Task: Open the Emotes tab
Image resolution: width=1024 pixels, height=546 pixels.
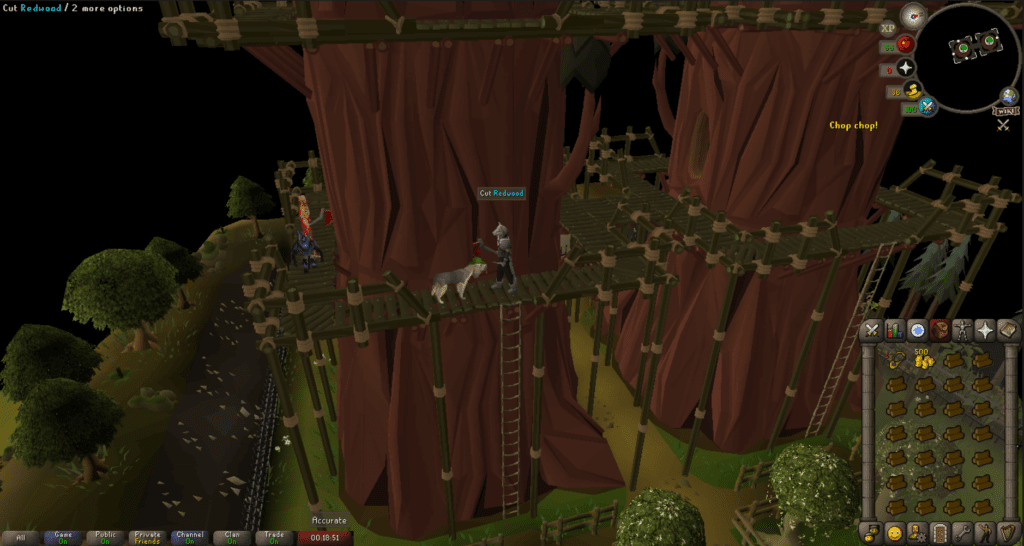Action: point(986,531)
